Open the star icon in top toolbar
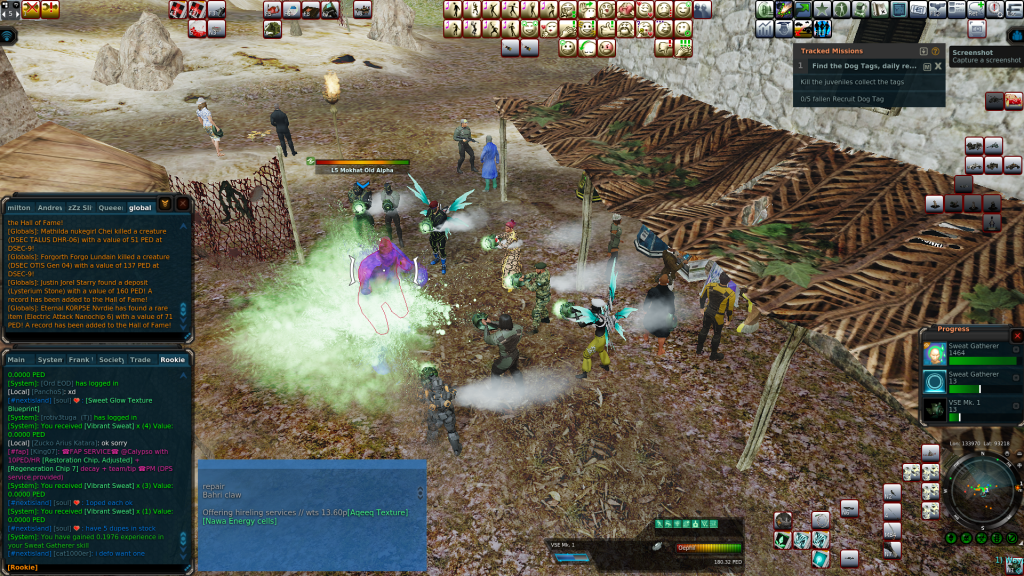Screen dimensions: 1024x576 823,9
